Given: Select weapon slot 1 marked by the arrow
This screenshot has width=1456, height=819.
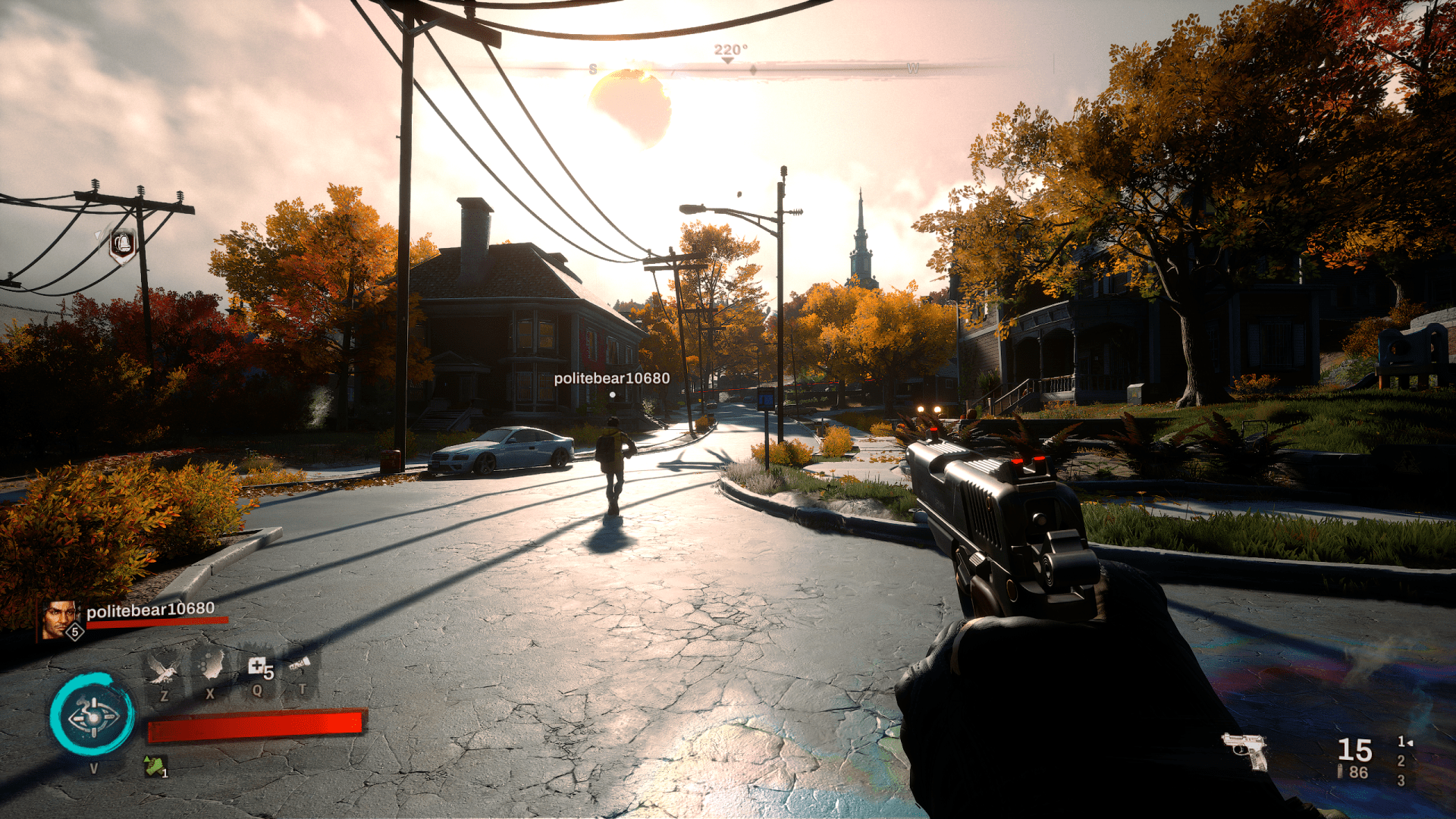Looking at the screenshot, I should click(1401, 743).
